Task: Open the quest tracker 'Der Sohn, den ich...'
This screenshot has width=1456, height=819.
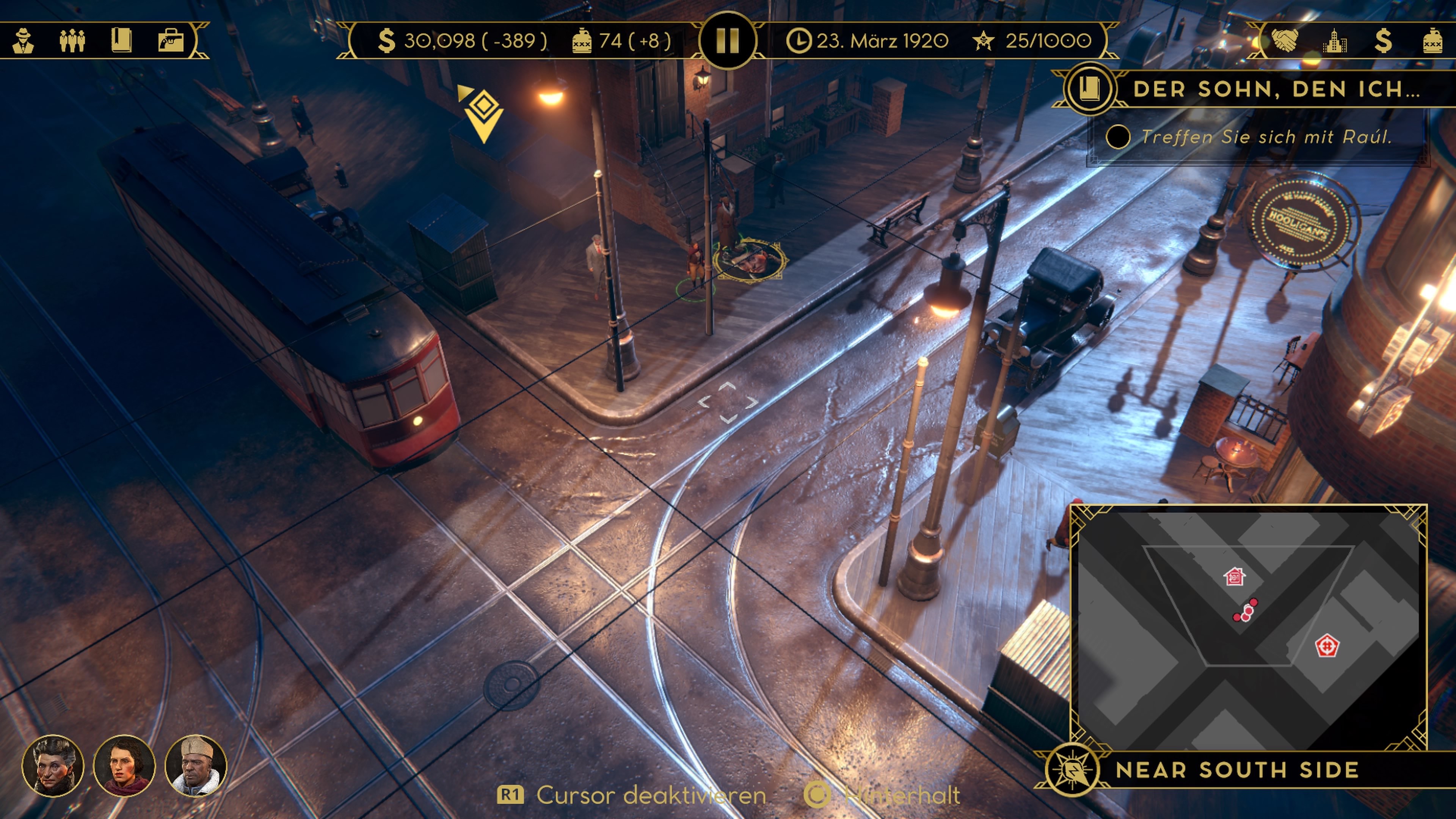Action: (1276, 89)
